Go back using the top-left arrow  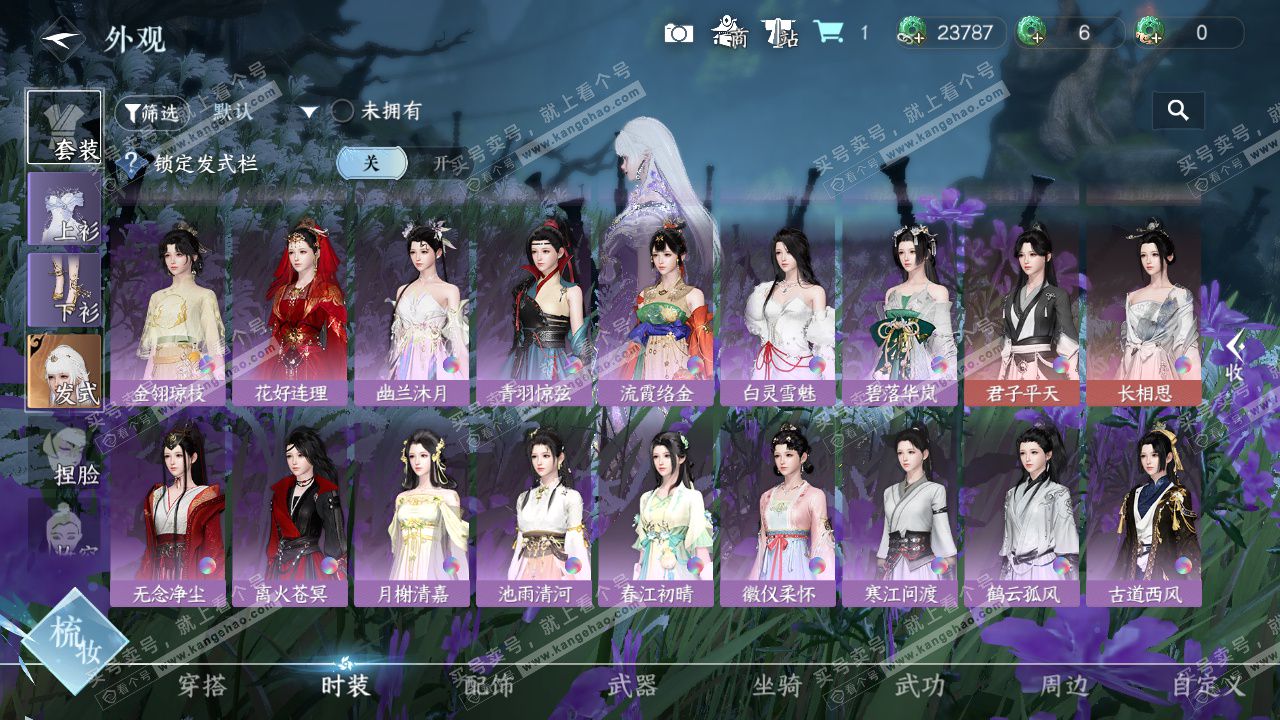(63, 39)
